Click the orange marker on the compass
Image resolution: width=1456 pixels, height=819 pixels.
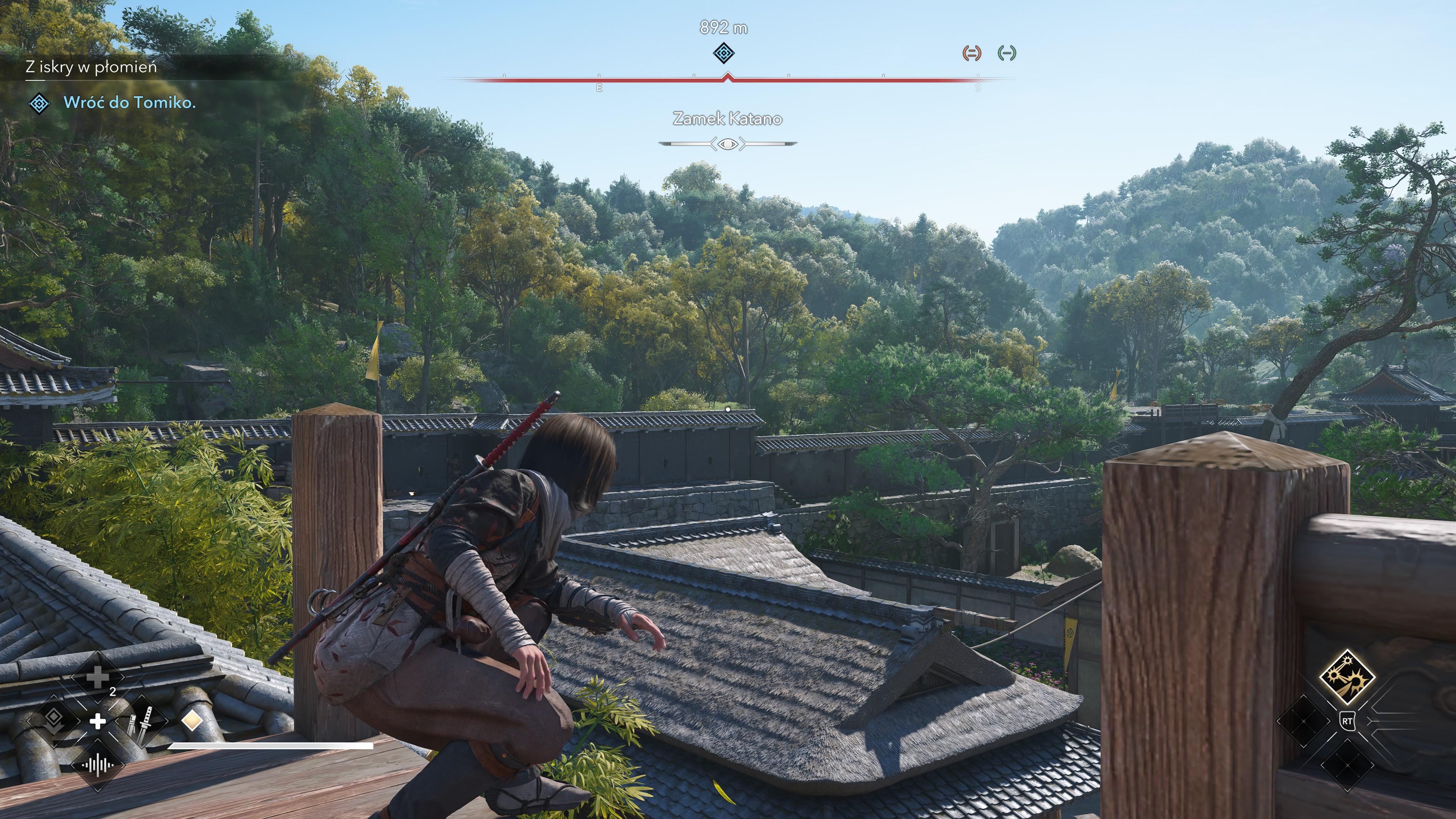(x=971, y=53)
